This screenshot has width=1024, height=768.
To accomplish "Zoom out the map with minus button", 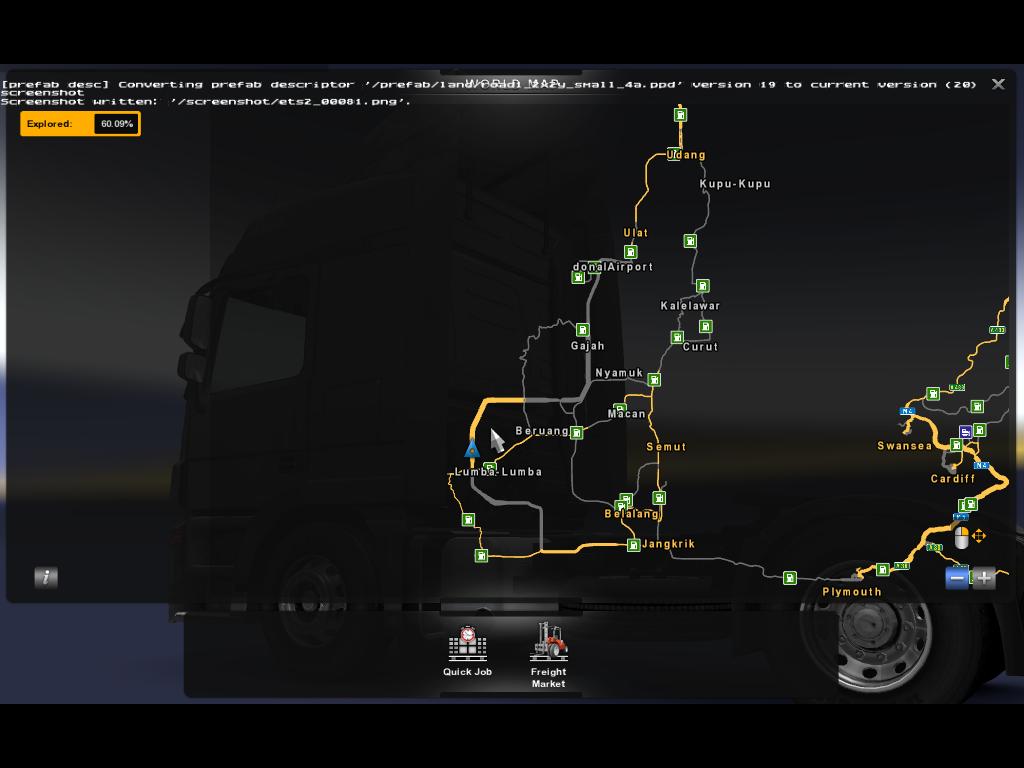I will 957,577.
